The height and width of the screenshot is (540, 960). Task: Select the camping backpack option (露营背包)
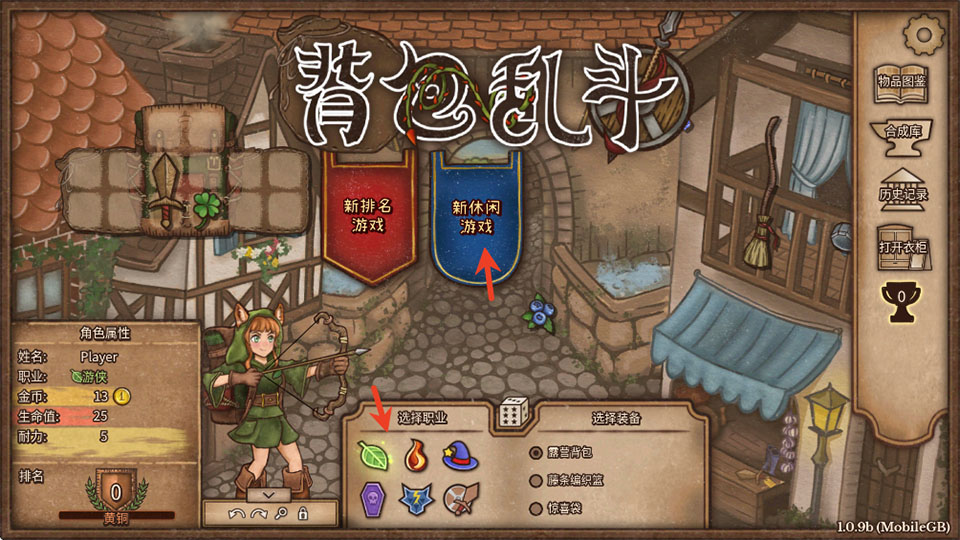(x=570, y=452)
